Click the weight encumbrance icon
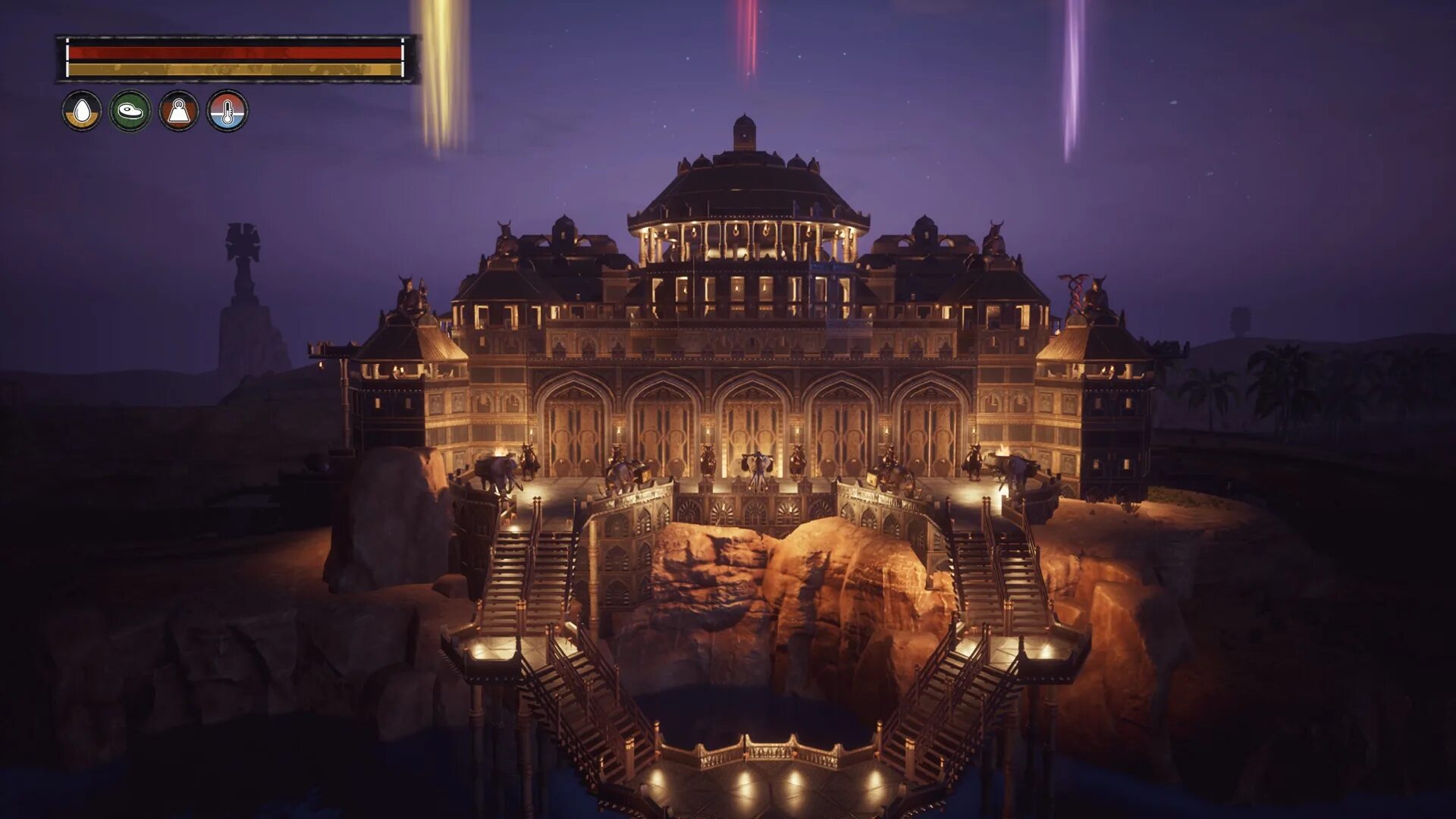 click(179, 111)
